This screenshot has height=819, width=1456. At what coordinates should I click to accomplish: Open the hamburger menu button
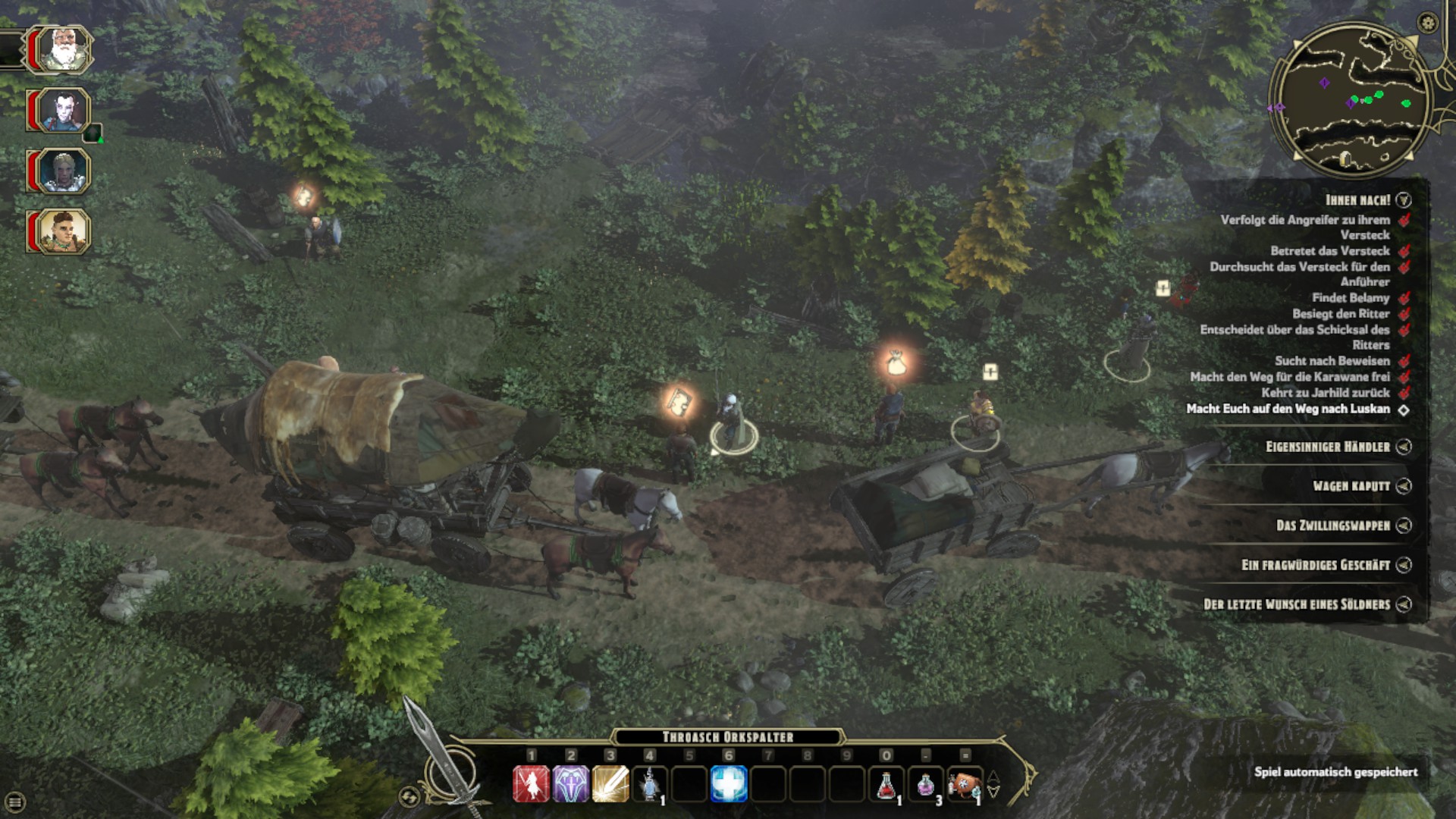point(15,802)
